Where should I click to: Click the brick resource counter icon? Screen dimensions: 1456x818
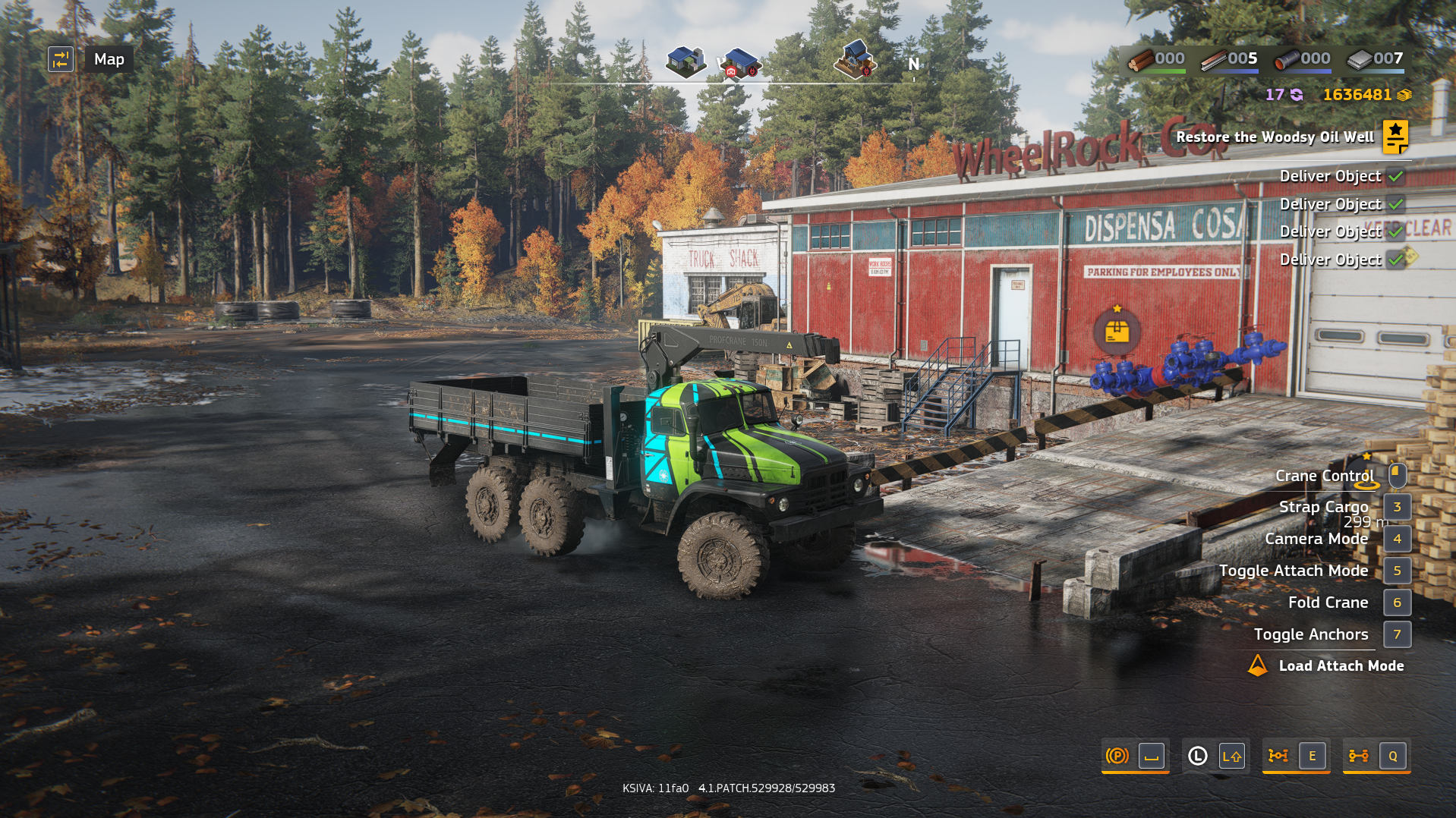(x=1361, y=58)
